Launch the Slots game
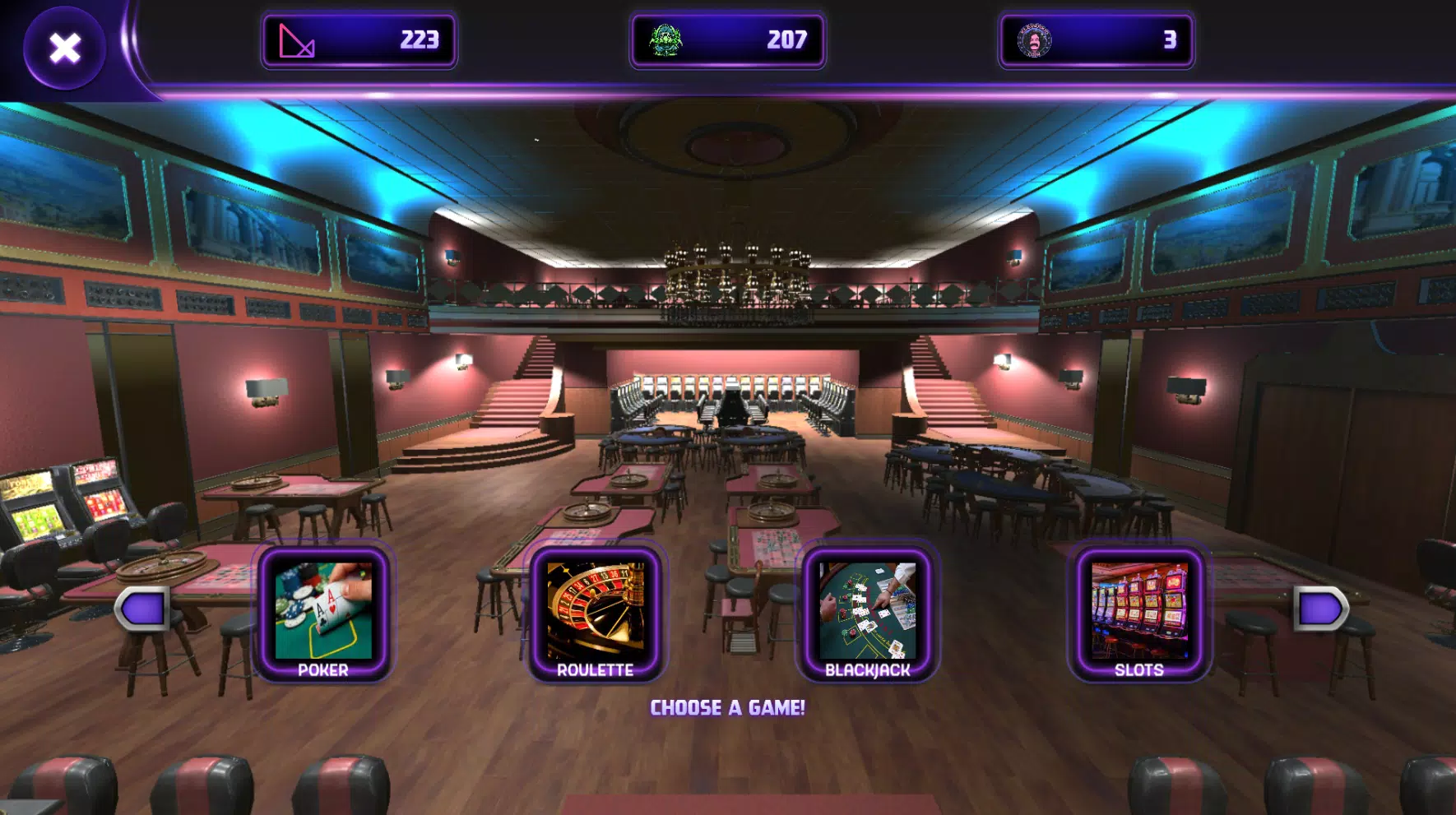 click(1139, 614)
